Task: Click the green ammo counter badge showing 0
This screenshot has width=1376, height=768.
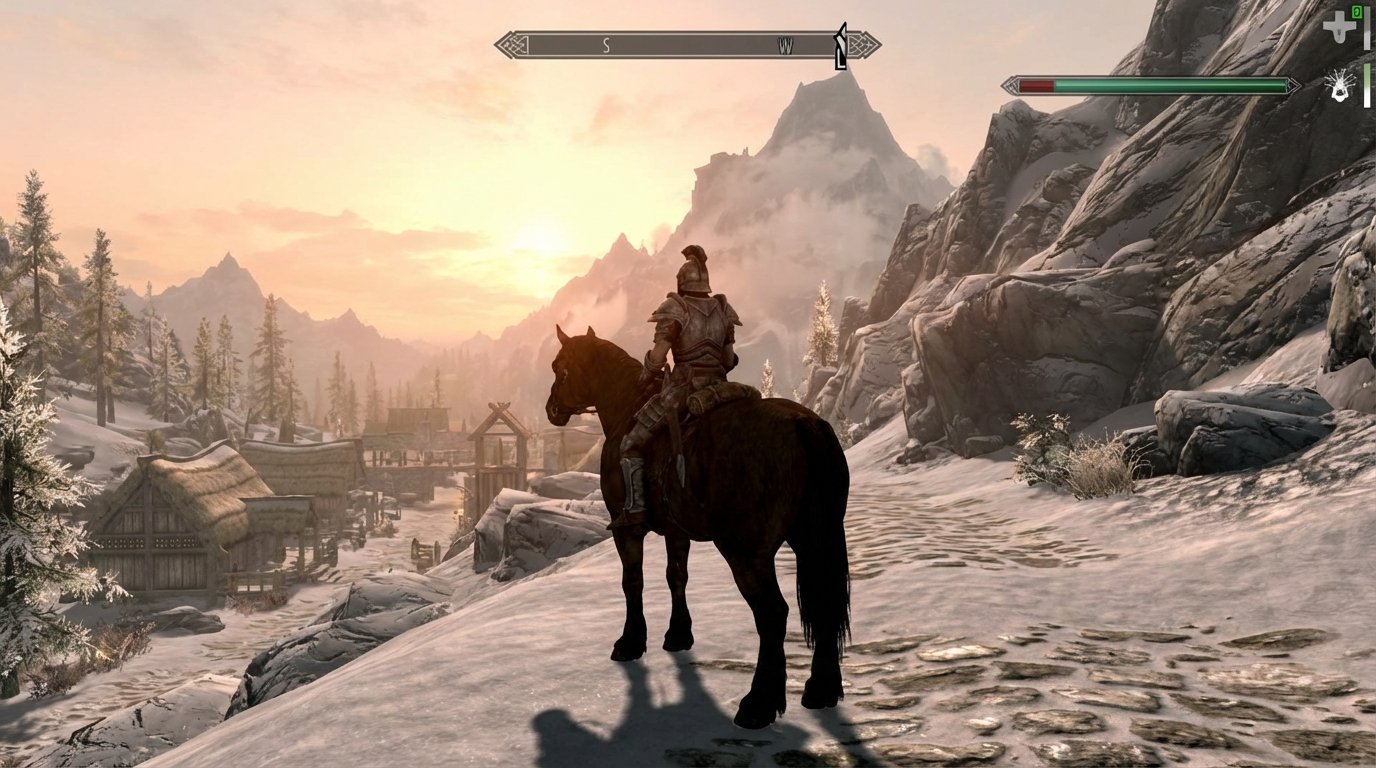Action: (1357, 12)
